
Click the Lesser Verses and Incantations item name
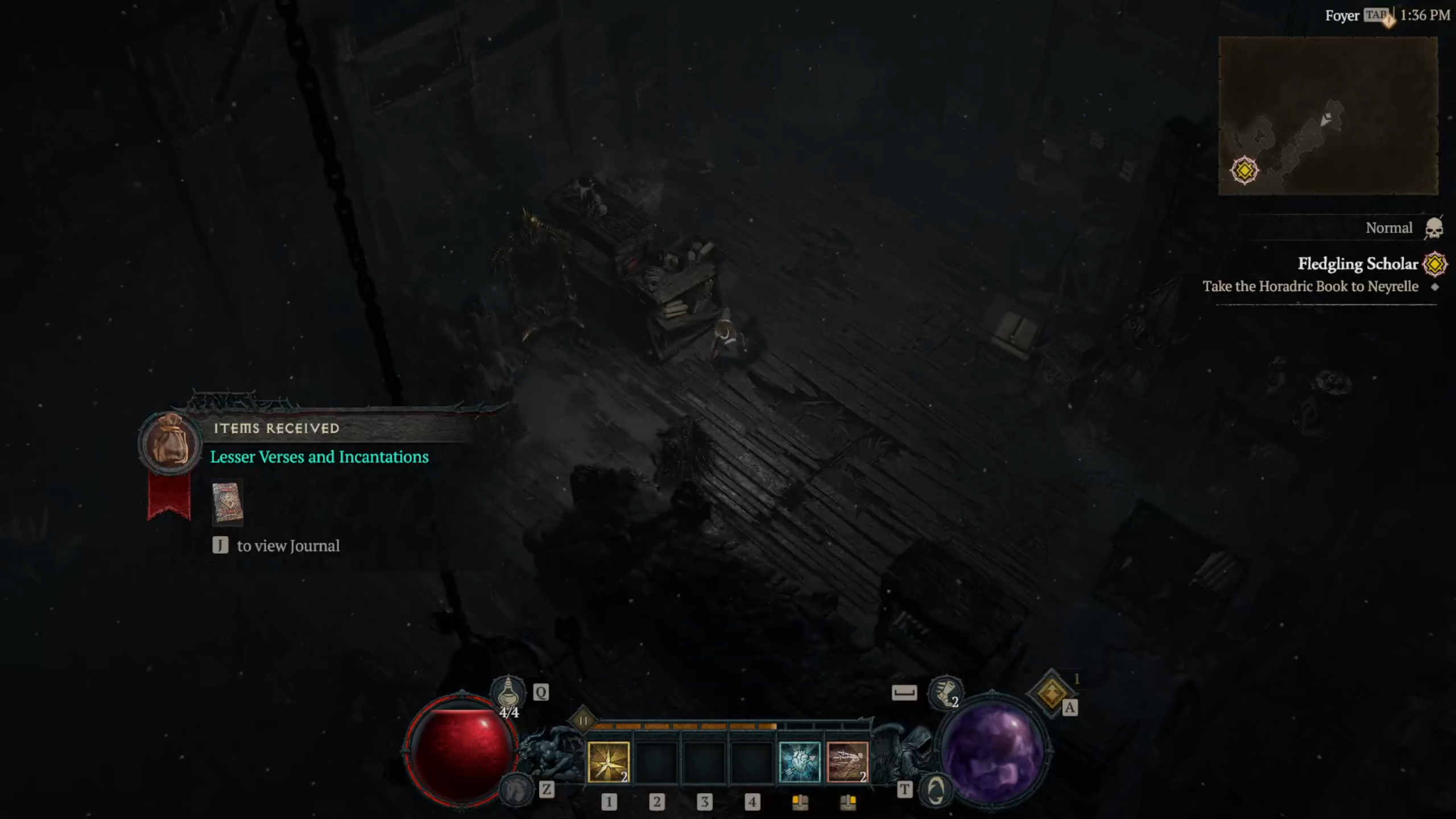319,457
